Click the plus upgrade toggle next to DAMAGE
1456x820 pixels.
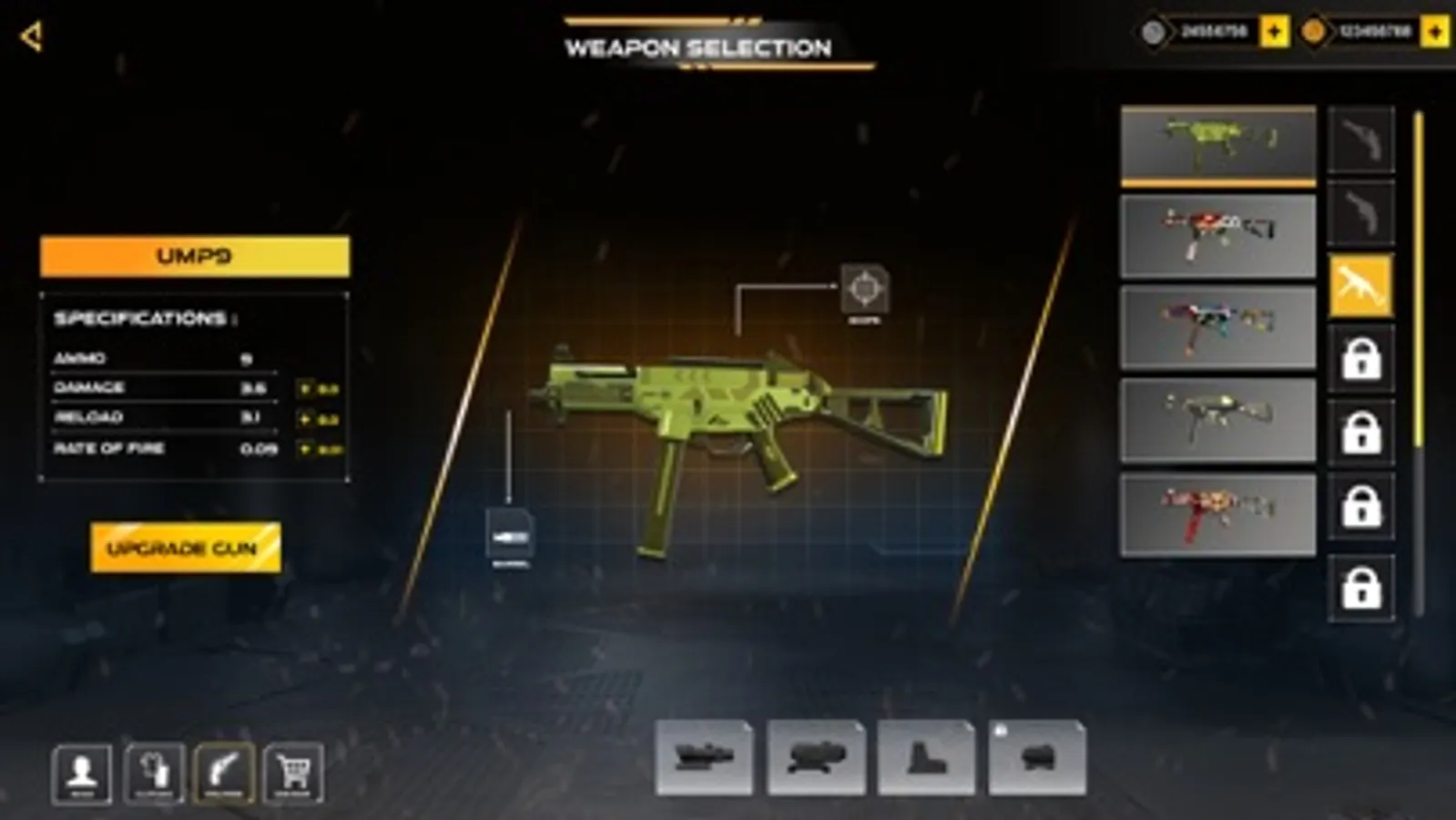[306, 386]
